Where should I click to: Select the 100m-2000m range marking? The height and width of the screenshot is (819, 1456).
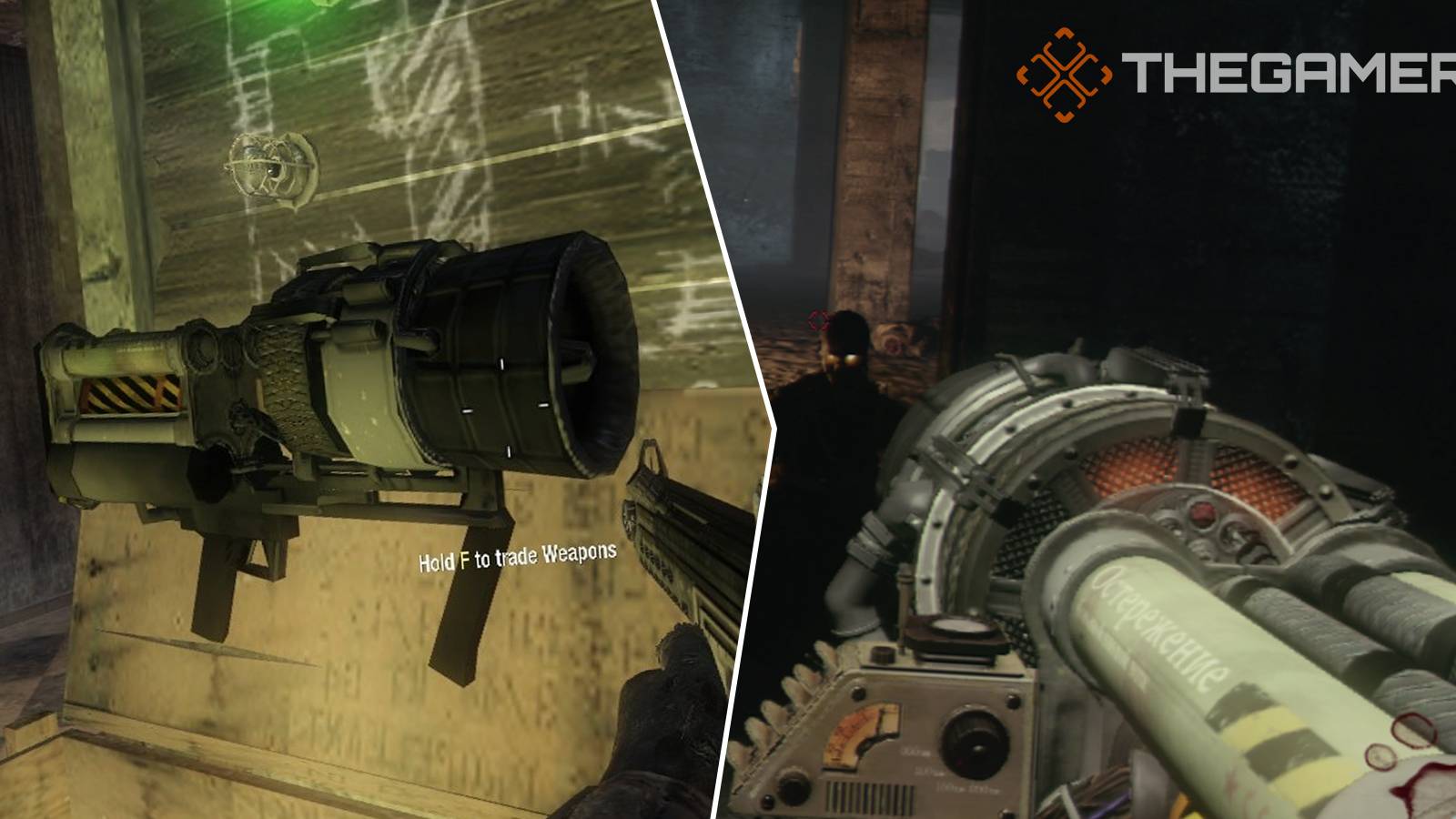pyautogui.click(x=967, y=787)
